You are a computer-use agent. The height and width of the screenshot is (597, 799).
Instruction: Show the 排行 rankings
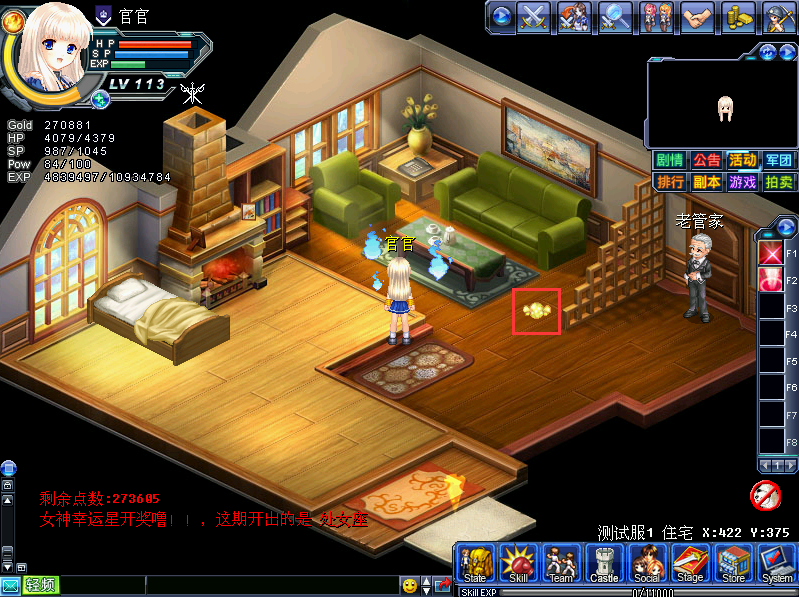(x=669, y=182)
